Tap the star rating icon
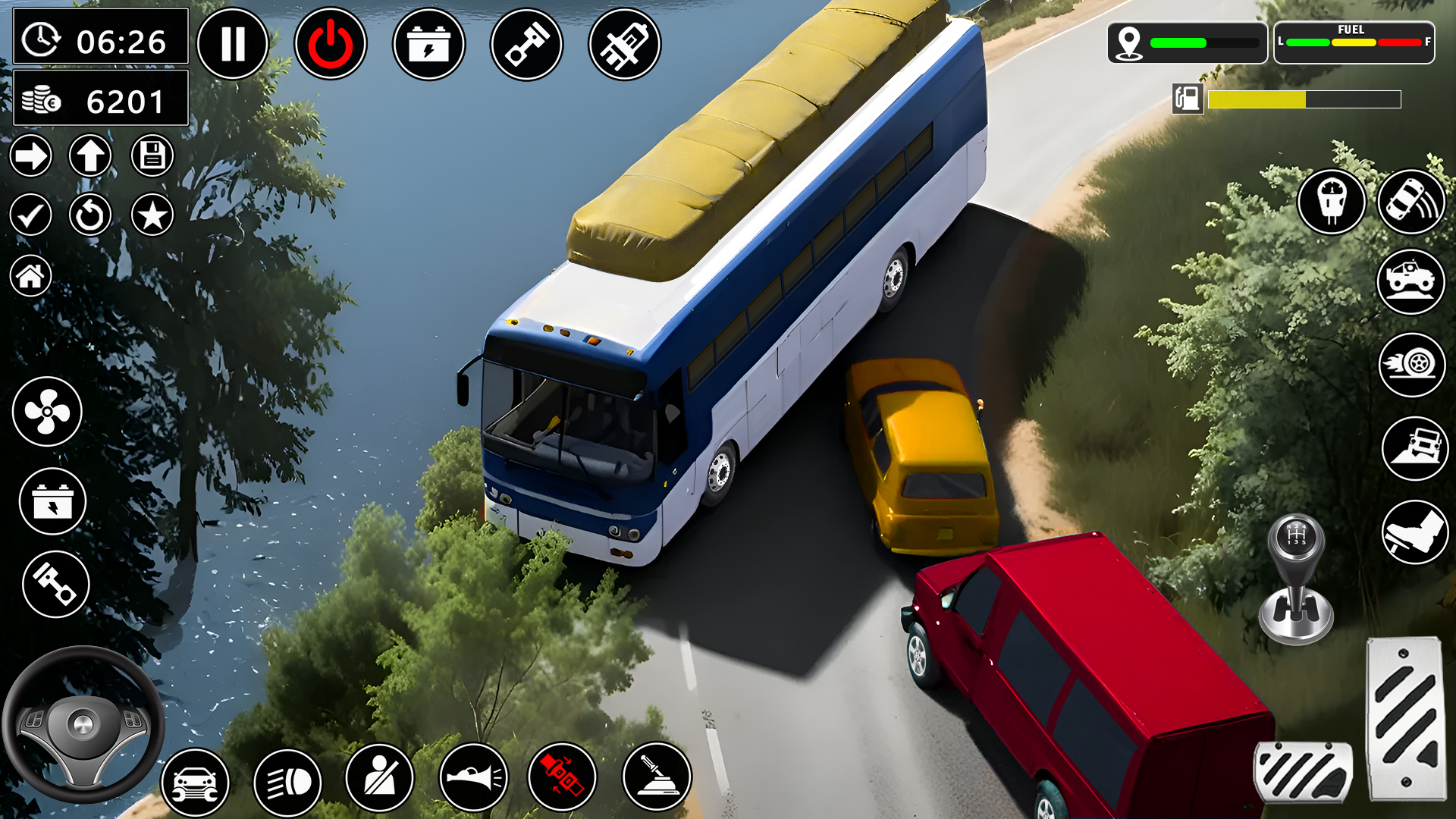This screenshot has height=819, width=1456. coord(151,215)
